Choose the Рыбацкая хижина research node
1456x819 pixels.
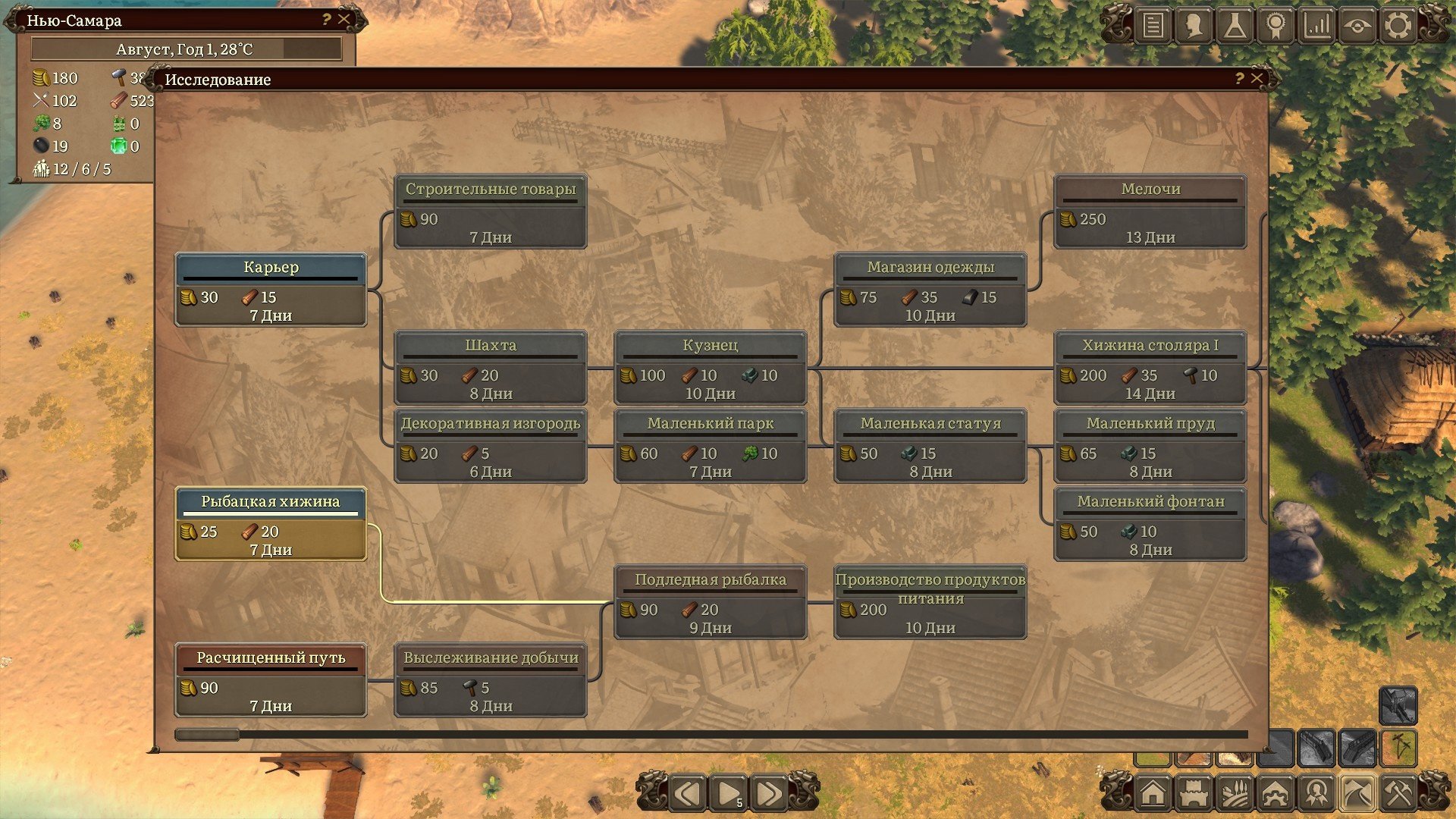click(271, 524)
